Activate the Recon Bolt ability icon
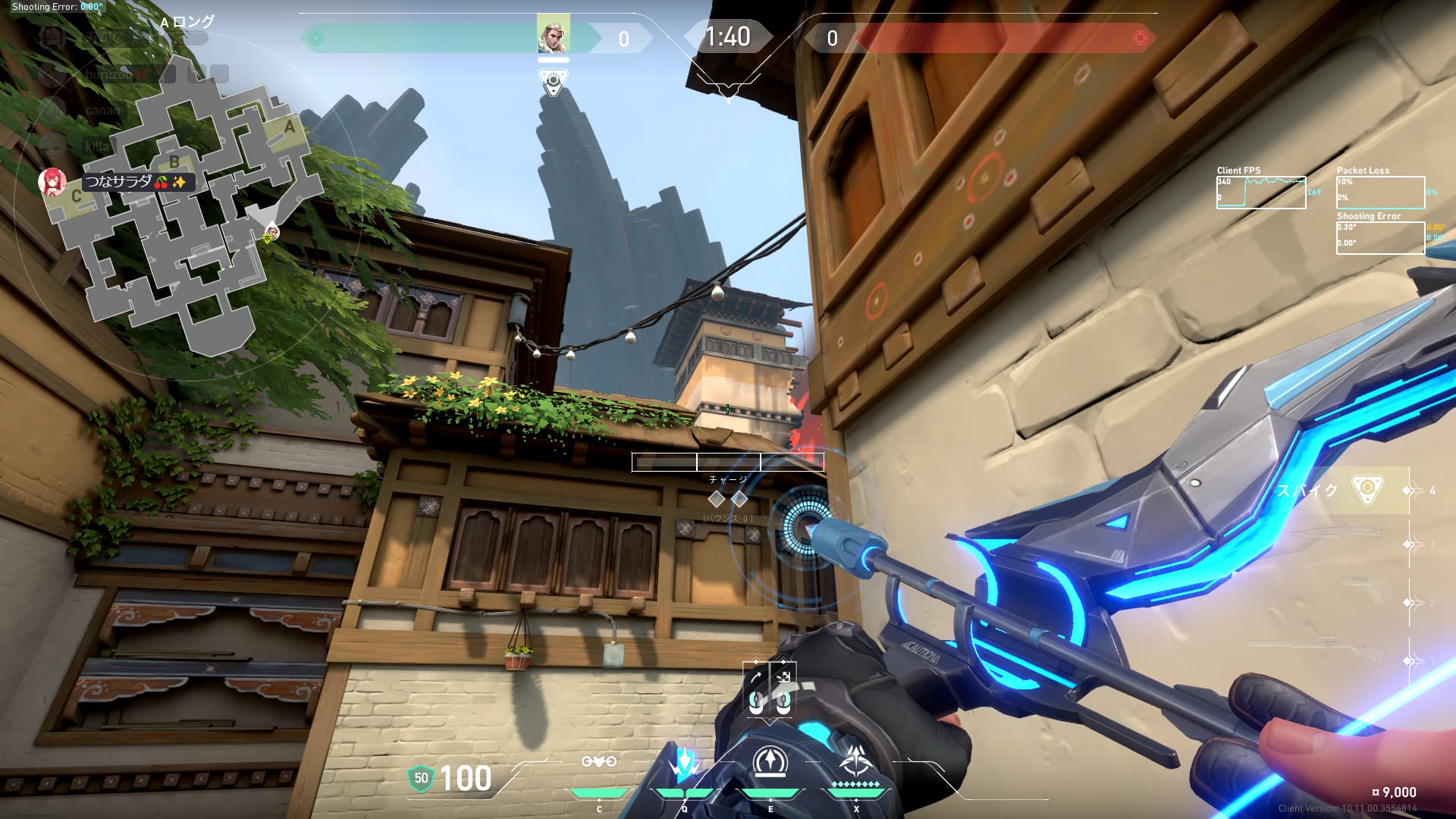1456x819 pixels. pyautogui.click(x=770, y=762)
